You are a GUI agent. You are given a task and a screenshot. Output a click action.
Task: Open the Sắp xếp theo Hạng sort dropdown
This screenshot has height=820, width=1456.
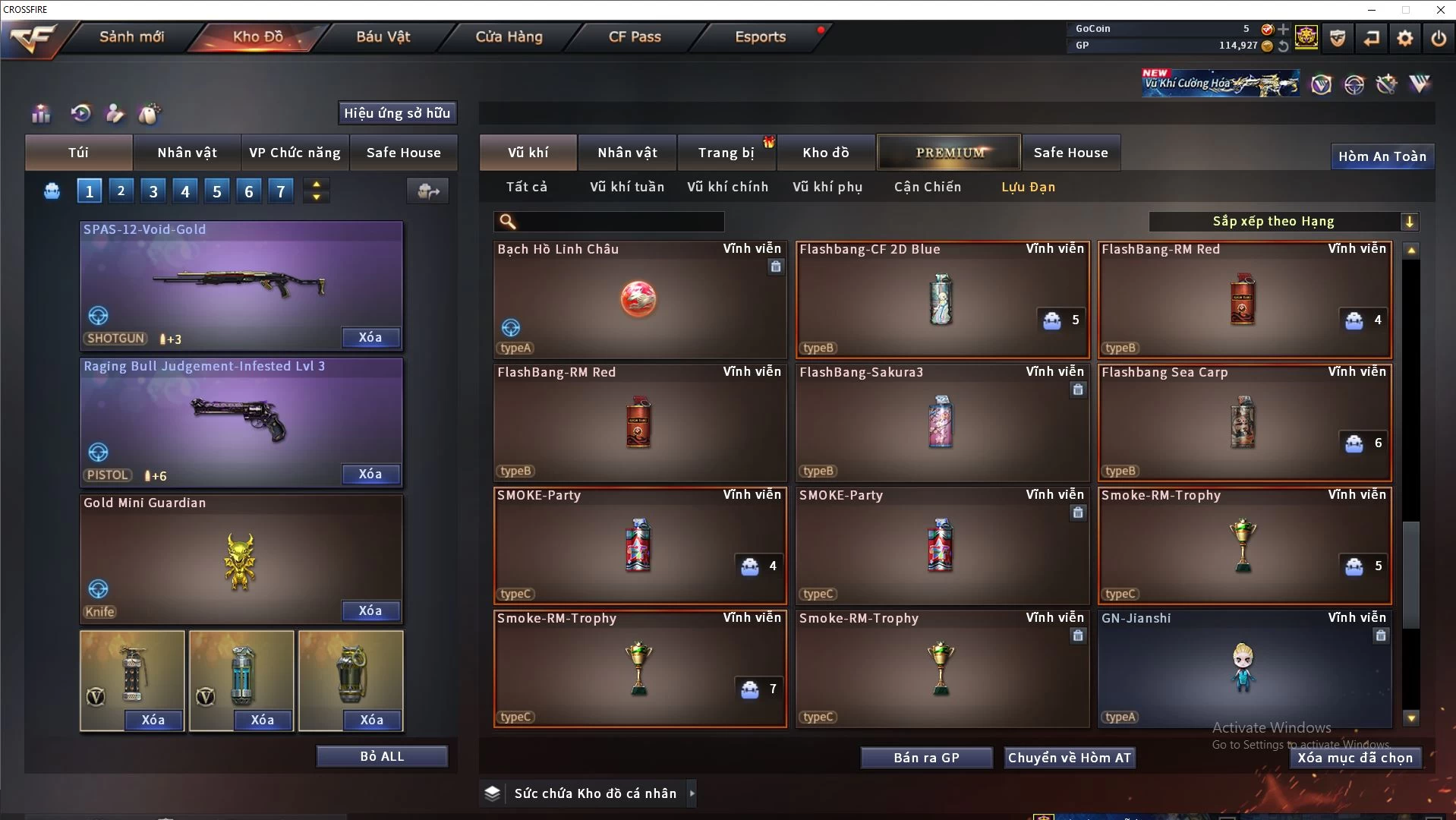(1283, 222)
